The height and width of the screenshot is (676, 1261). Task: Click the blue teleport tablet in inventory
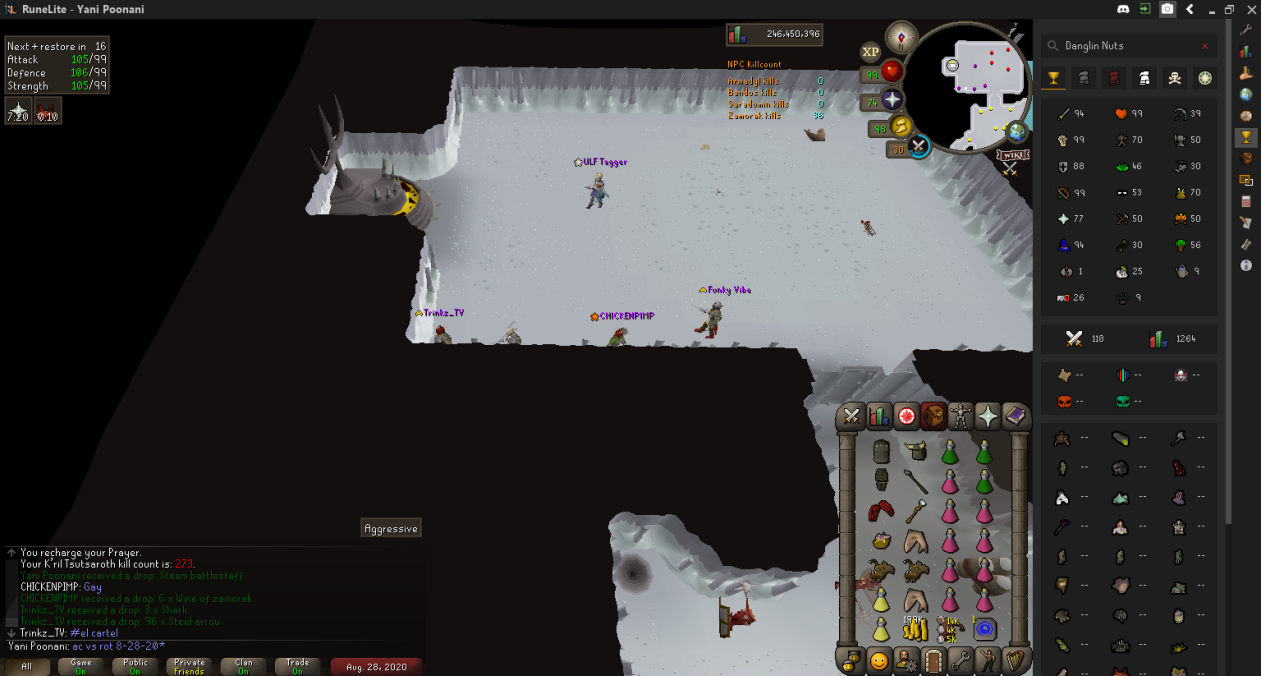(x=985, y=629)
